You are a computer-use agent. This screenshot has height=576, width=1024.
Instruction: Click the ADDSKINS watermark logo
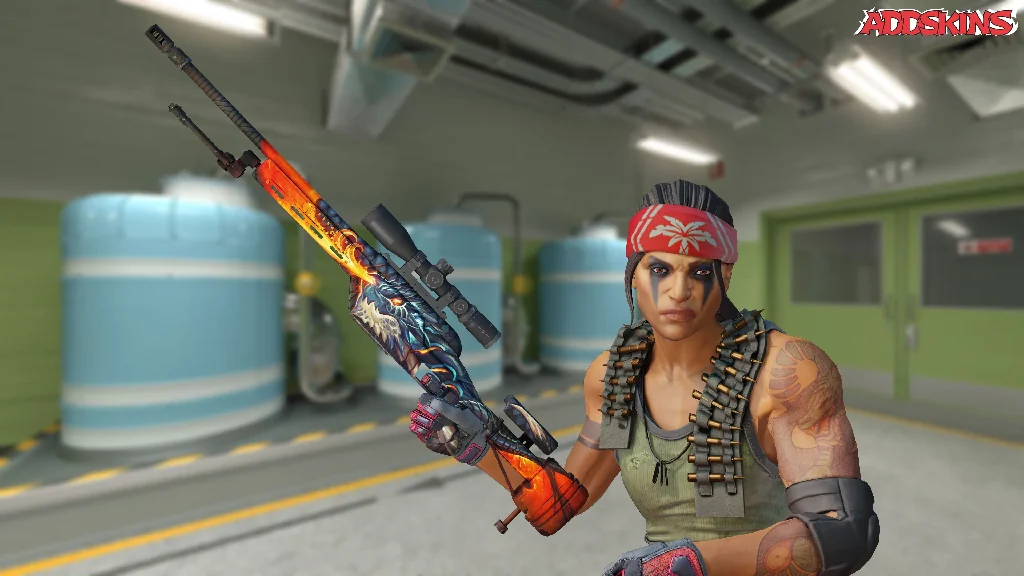936,23
